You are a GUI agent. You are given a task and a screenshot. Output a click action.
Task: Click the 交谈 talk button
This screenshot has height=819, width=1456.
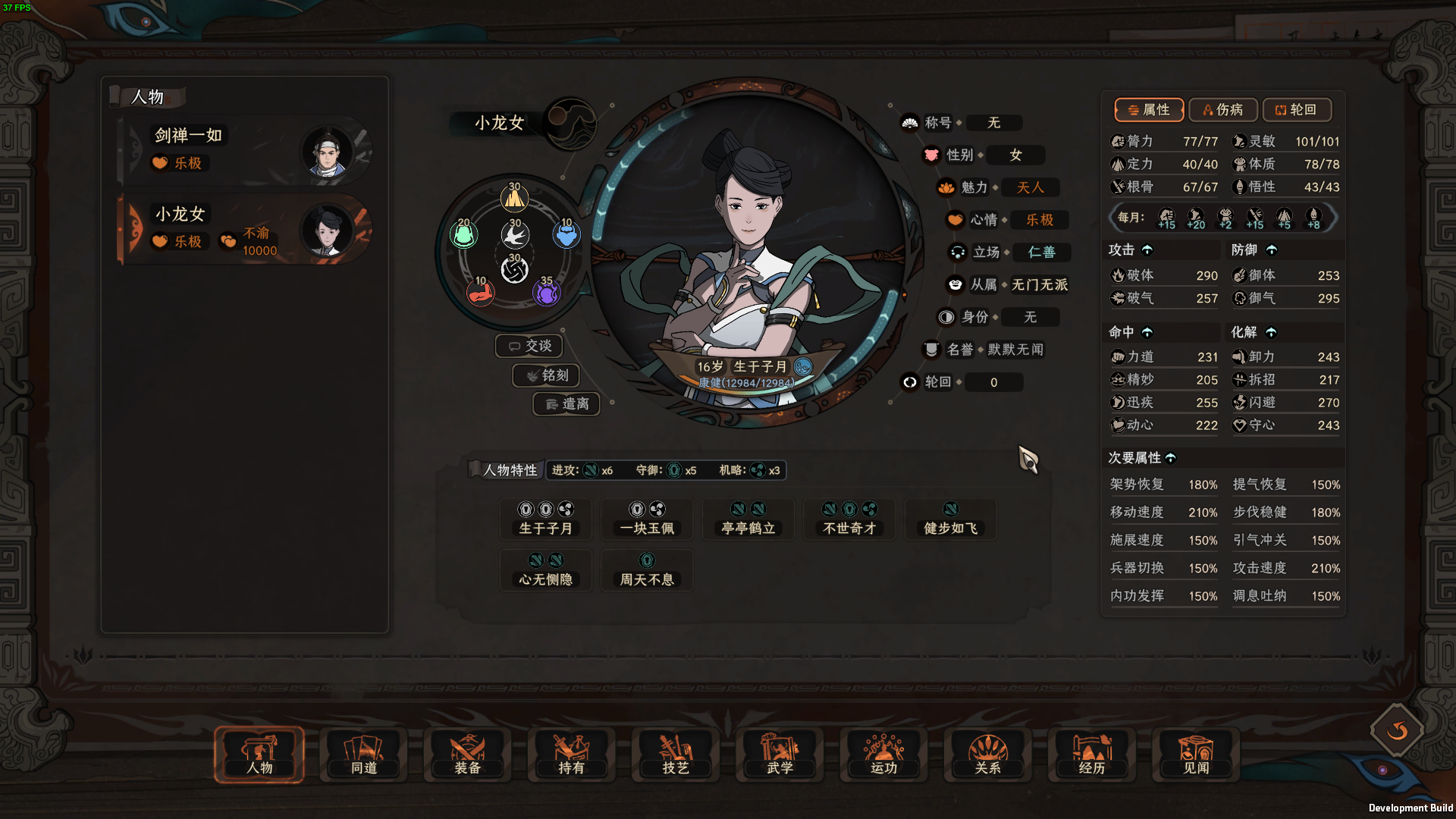529,345
